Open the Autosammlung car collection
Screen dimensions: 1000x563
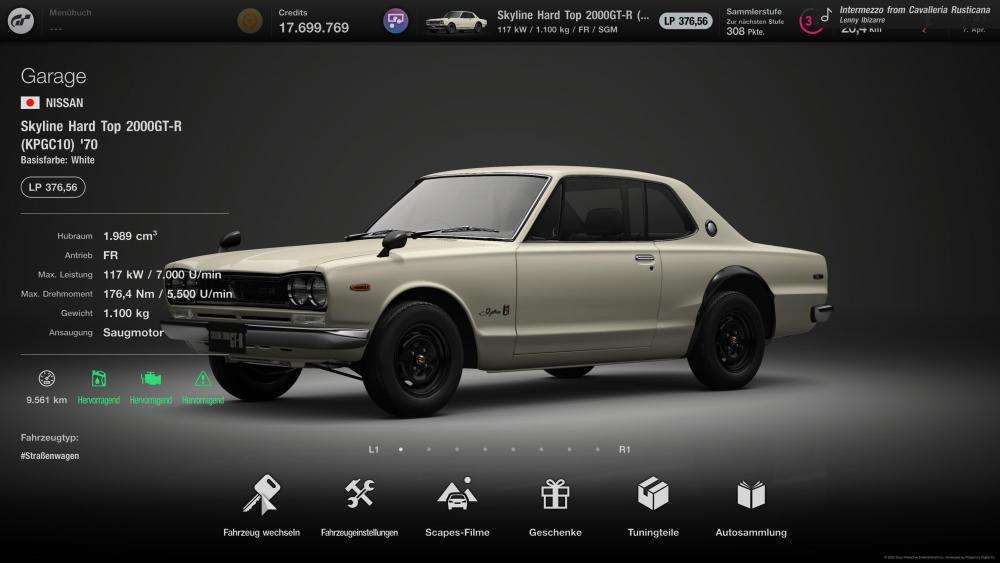(751, 505)
